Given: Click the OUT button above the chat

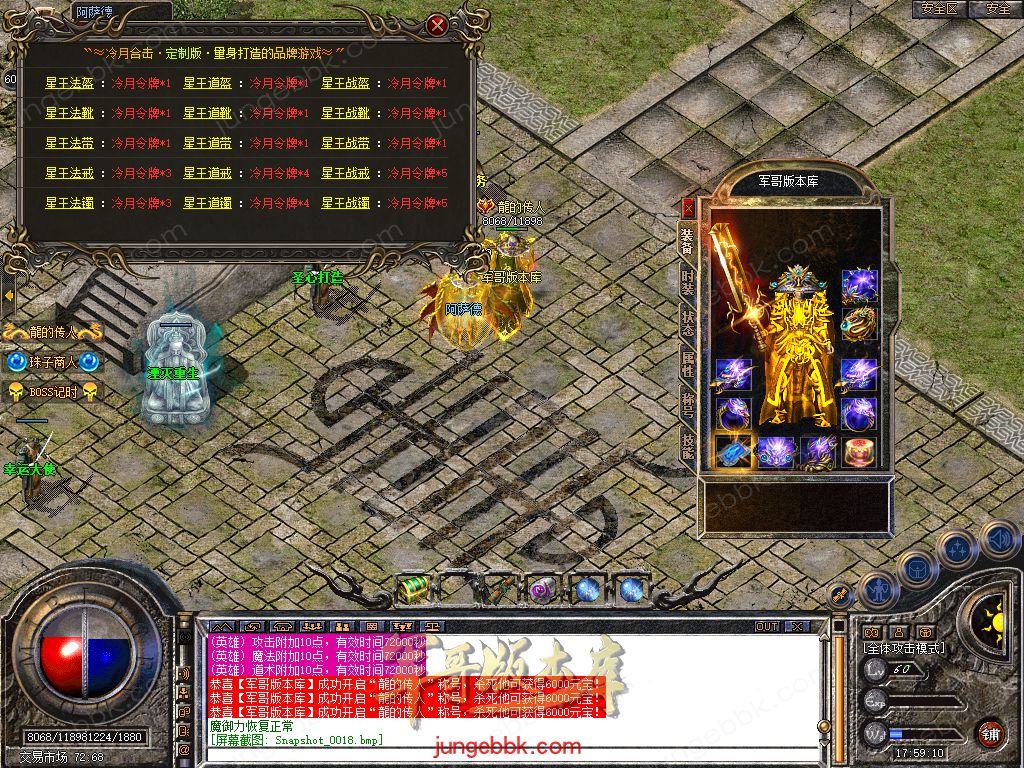Looking at the screenshot, I should pyautogui.click(x=767, y=626).
